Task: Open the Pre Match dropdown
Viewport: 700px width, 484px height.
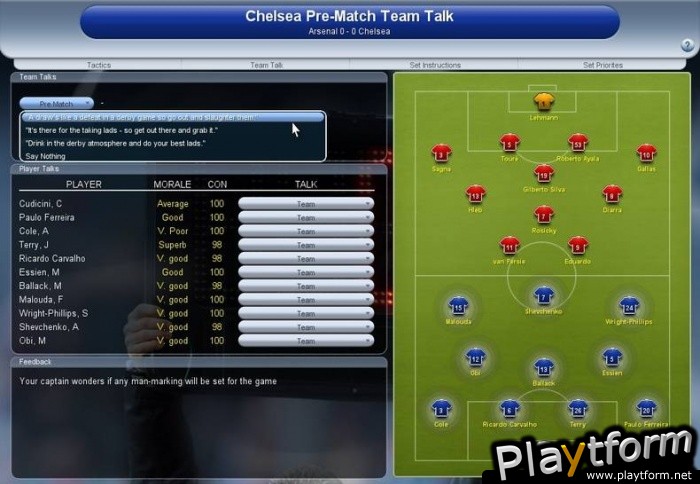Action: 56,103
